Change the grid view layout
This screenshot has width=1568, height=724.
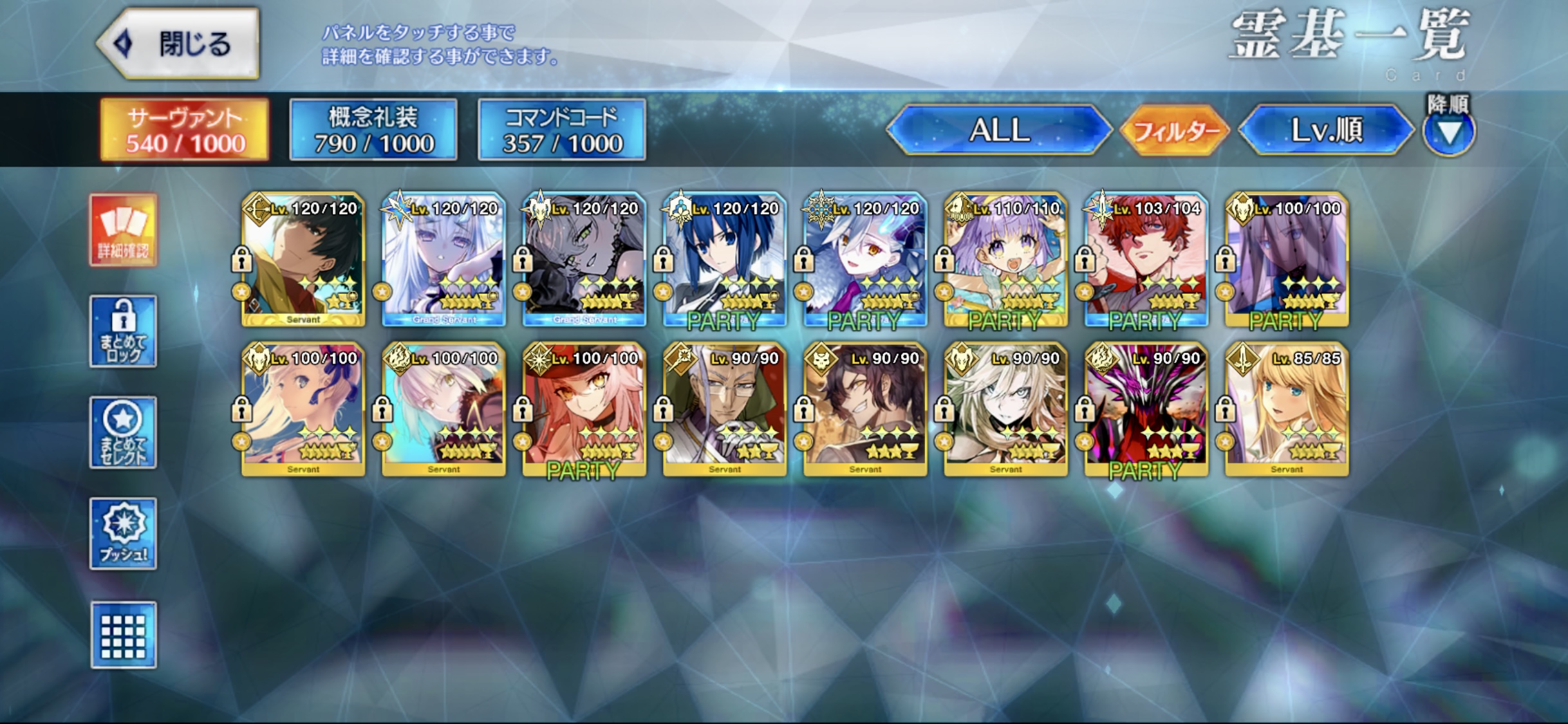123,635
